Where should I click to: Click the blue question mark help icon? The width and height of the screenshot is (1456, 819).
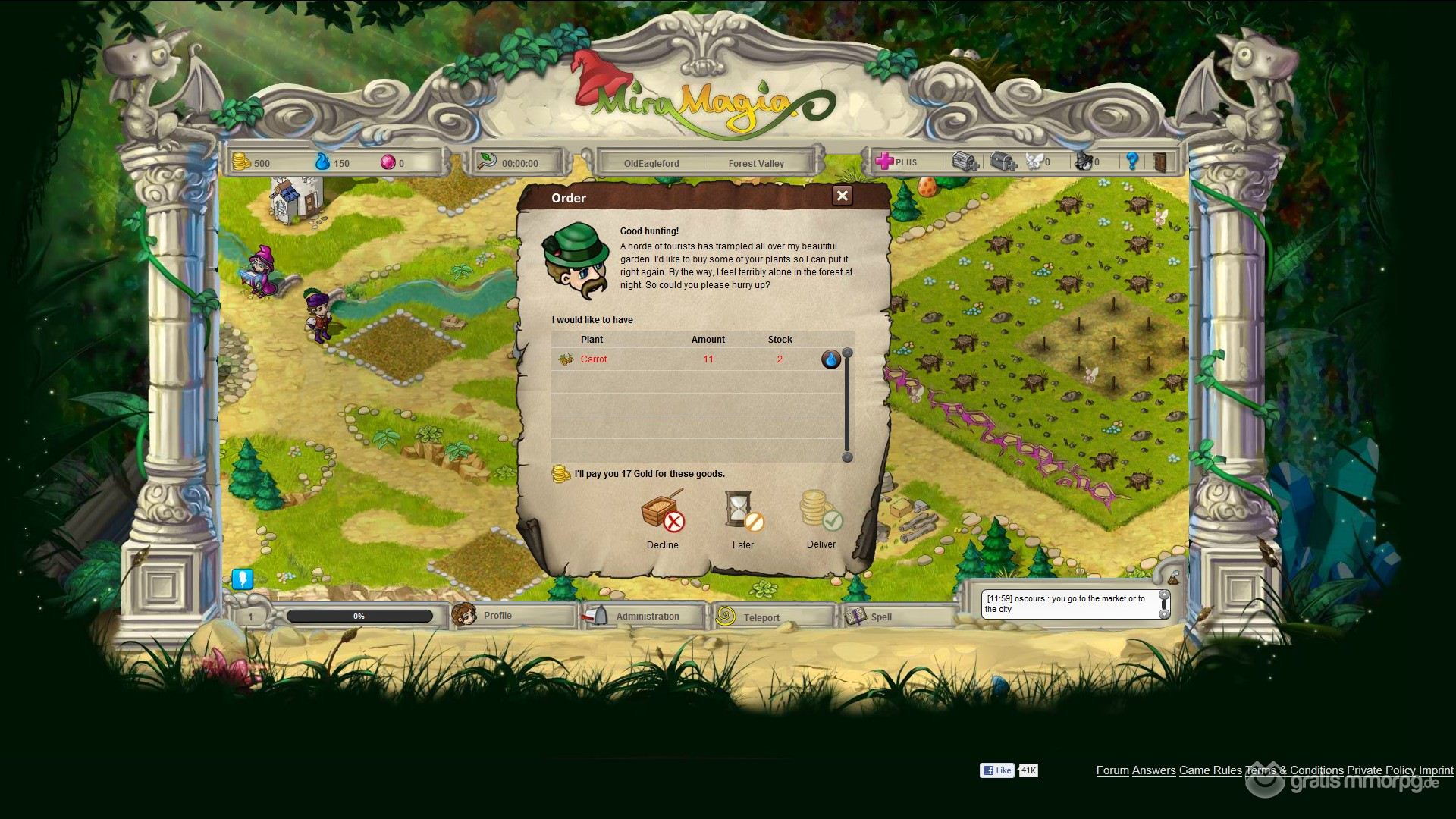[1132, 161]
